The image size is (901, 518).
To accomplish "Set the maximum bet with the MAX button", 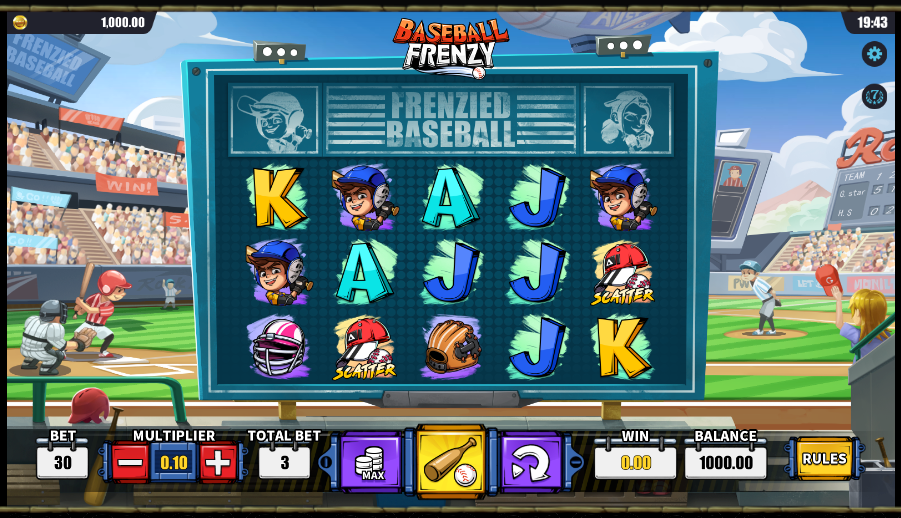I will [371, 463].
